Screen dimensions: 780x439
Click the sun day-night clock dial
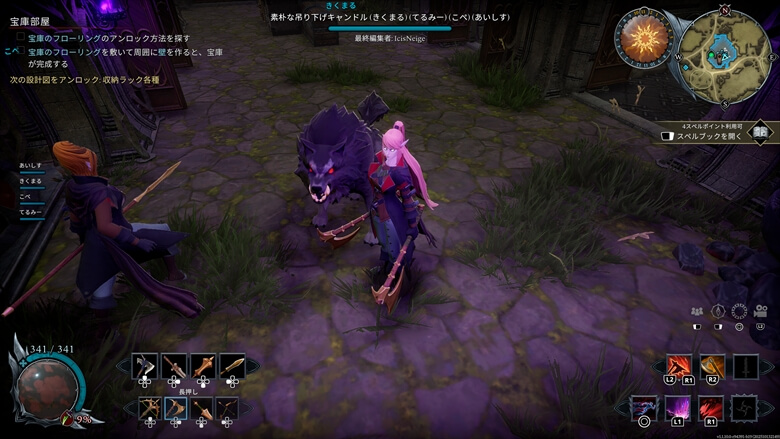(x=644, y=38)
